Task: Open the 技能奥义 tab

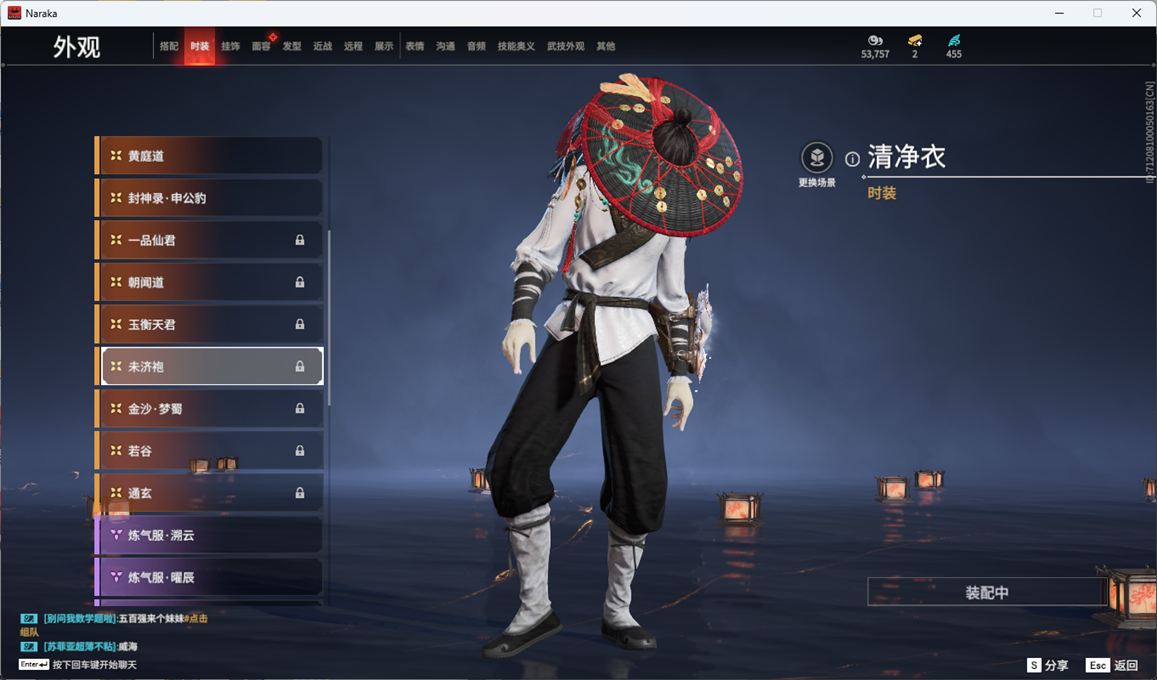Action: coord(516,46)
